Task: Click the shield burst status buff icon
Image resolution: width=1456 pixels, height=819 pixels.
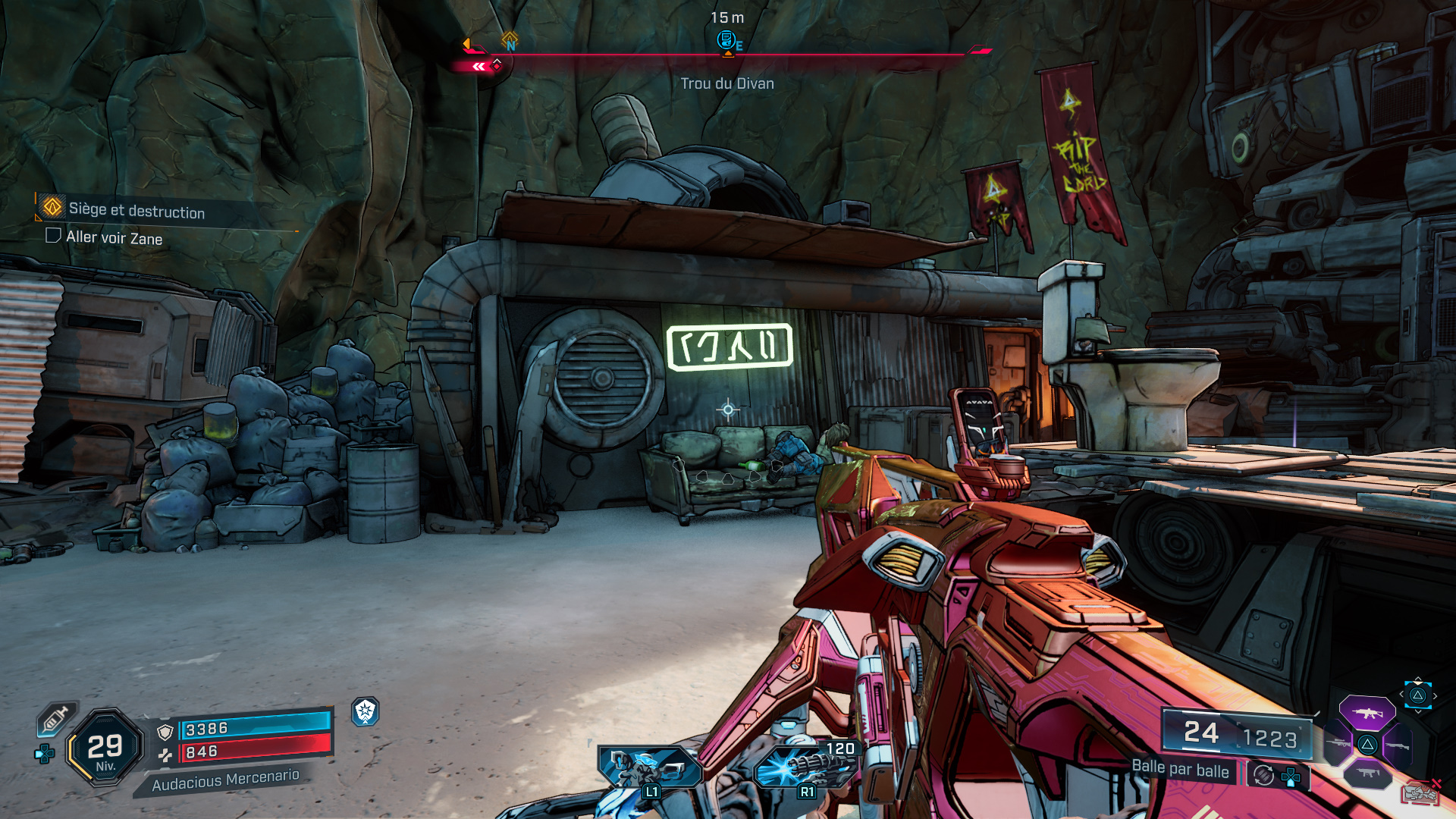Action: (366, 711)
